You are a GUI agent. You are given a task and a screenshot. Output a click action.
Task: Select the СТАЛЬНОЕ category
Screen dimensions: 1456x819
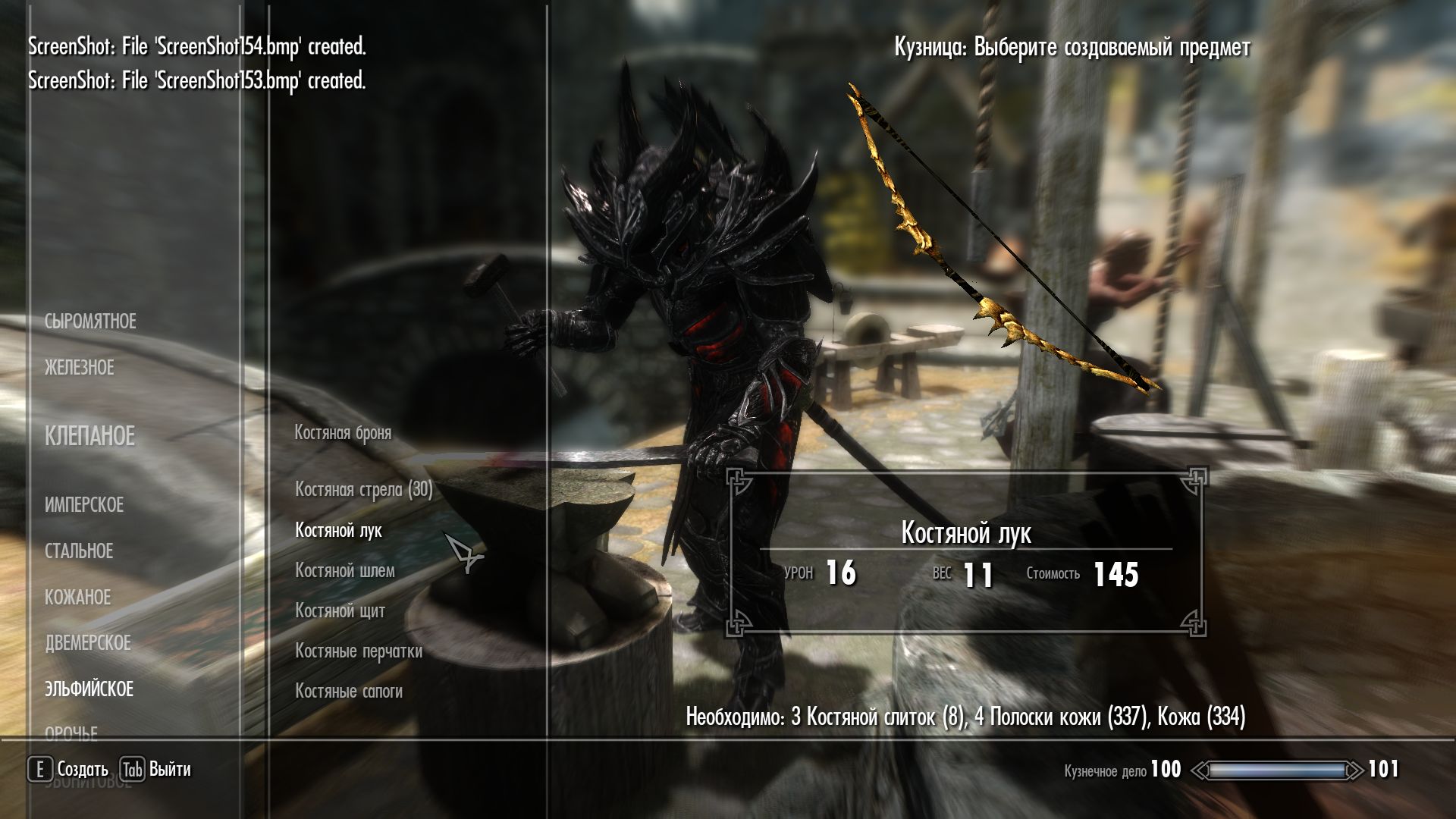(79, 551)
